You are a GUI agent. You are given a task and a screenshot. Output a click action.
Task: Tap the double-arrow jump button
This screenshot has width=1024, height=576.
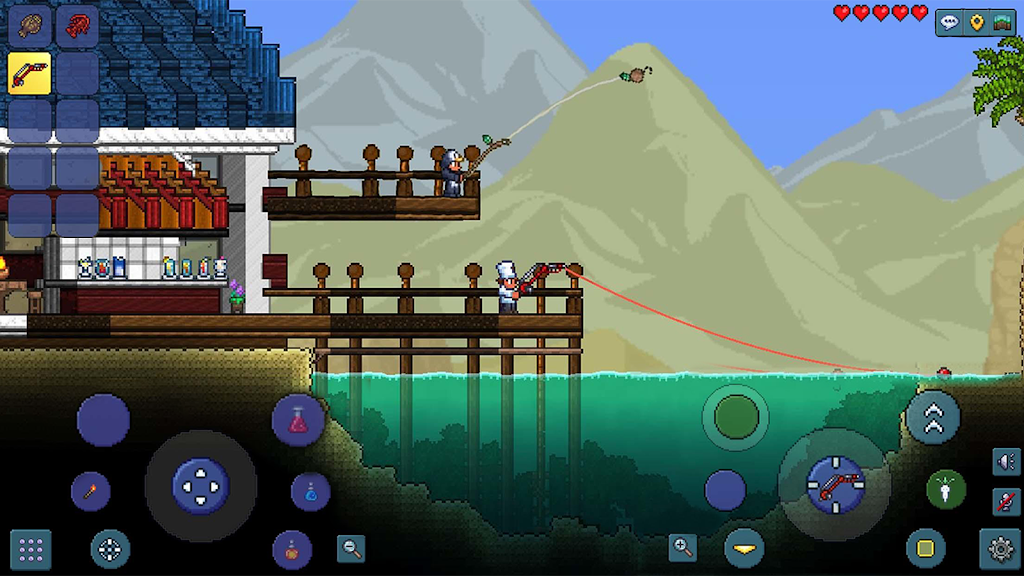click(x=934, y=418)
